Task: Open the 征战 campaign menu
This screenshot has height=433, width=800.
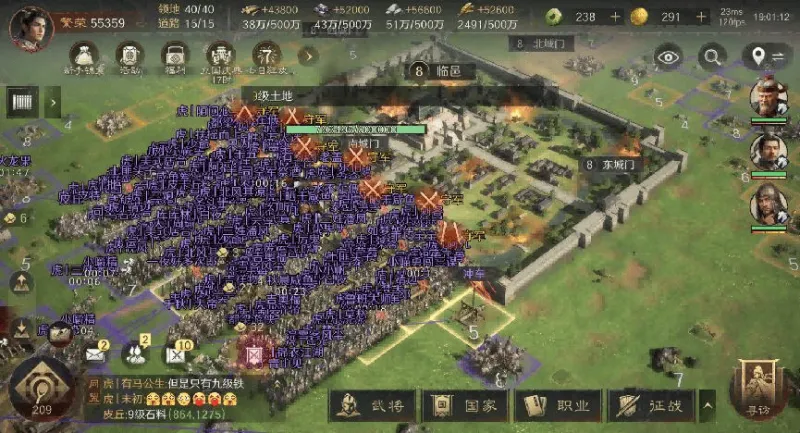Action: click(x=649, y=406)
